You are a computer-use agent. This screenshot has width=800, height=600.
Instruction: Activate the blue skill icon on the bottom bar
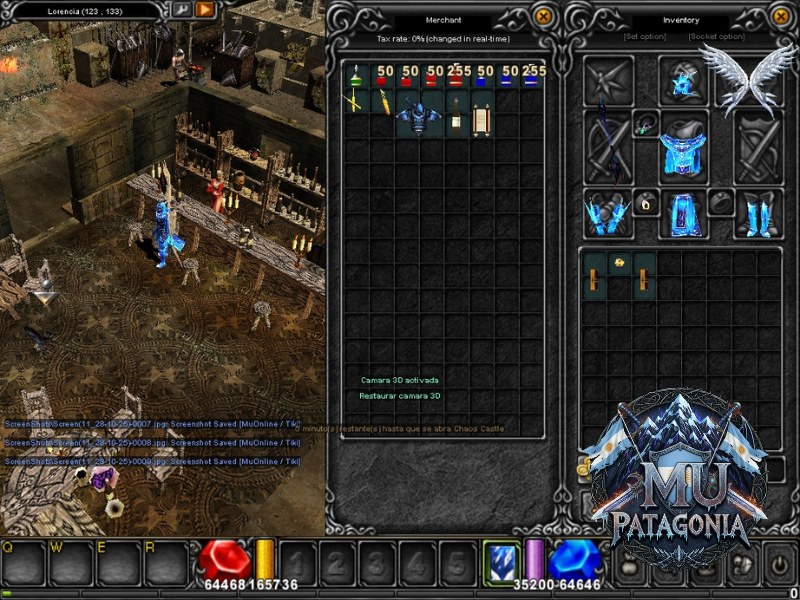click(502, 560)
